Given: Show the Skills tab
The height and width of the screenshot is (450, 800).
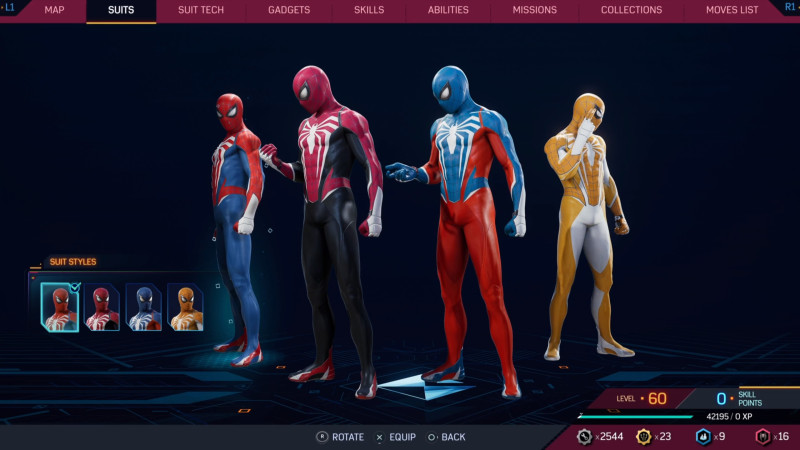Looking at the screenshot, I should pos(369,10).
